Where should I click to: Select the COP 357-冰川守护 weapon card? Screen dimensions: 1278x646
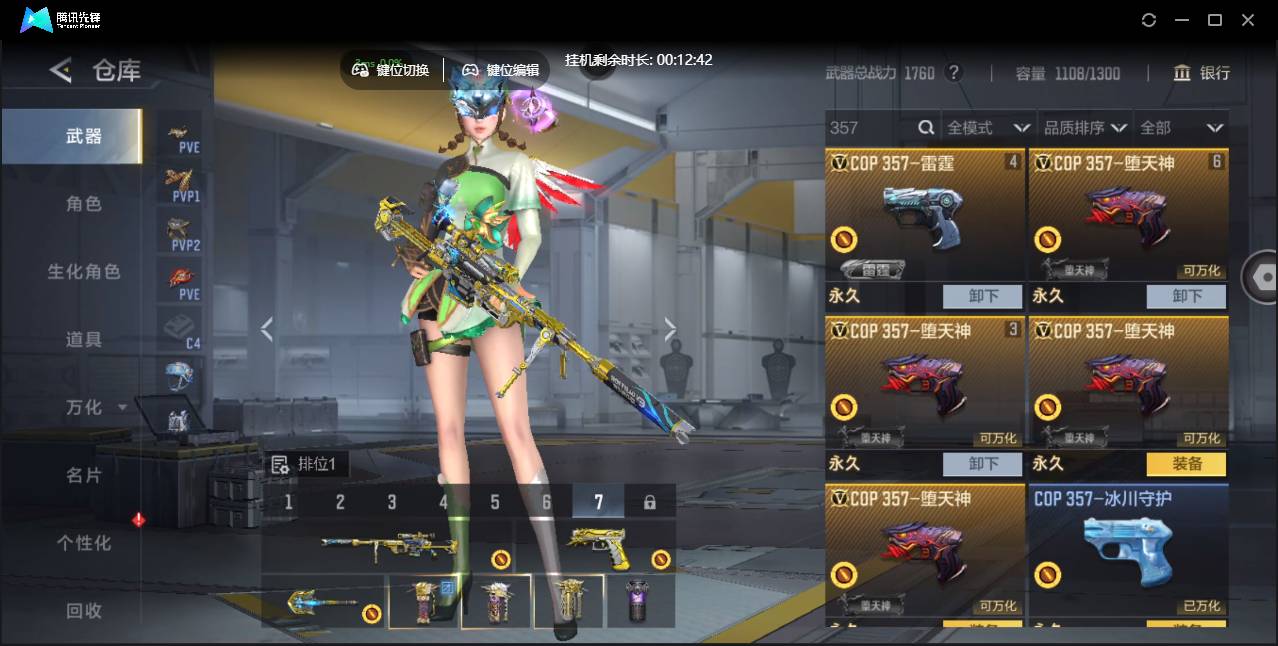(x=1128, y=550)
